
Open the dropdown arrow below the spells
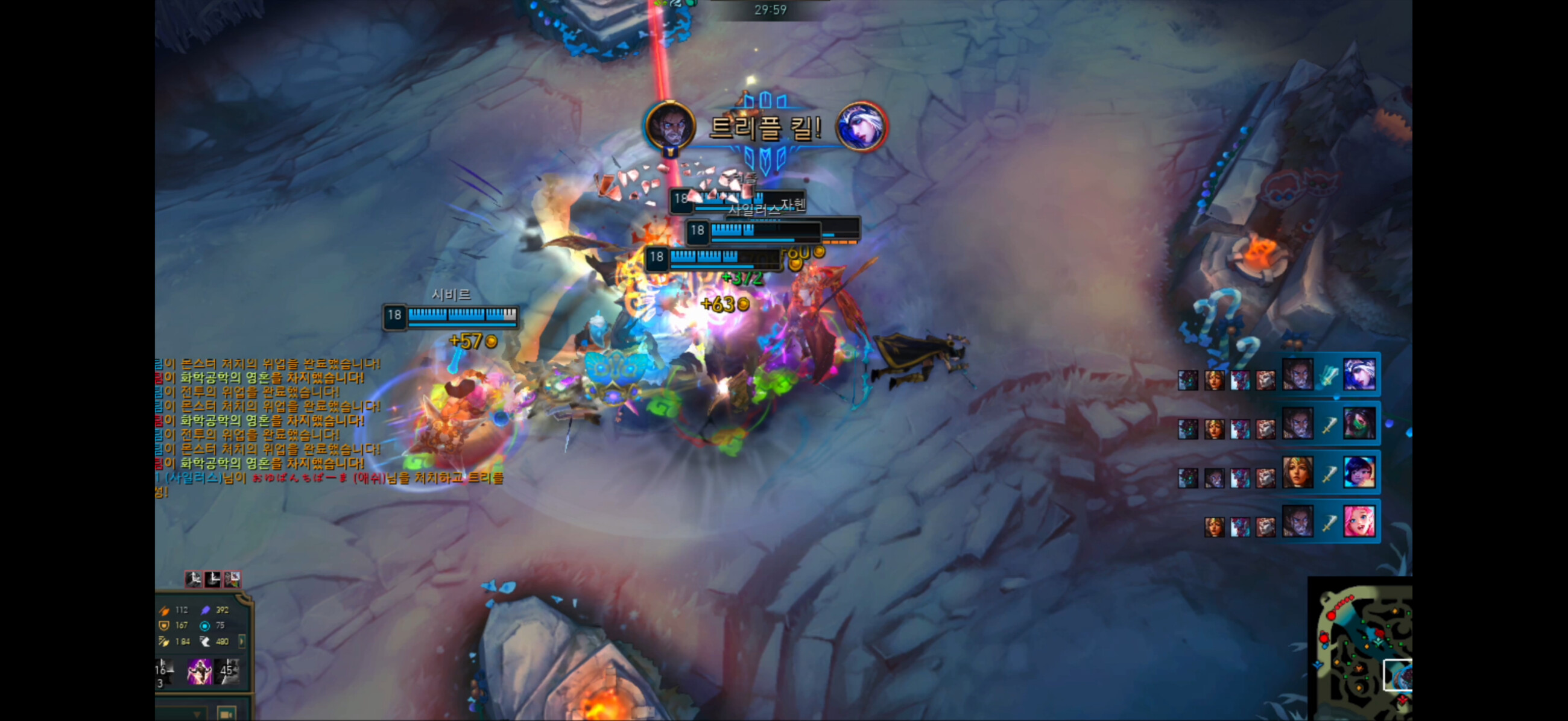[196, 714]
